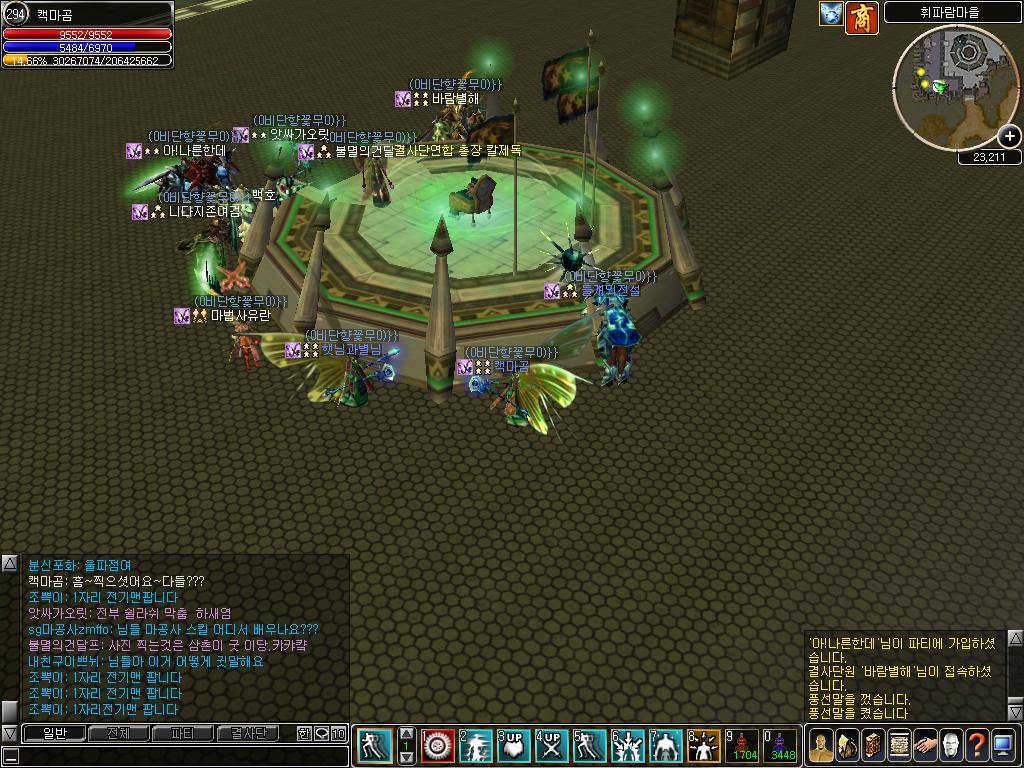Open help with the question mark icon
The height and width of the screenshot is (768, 1024).
977,746
